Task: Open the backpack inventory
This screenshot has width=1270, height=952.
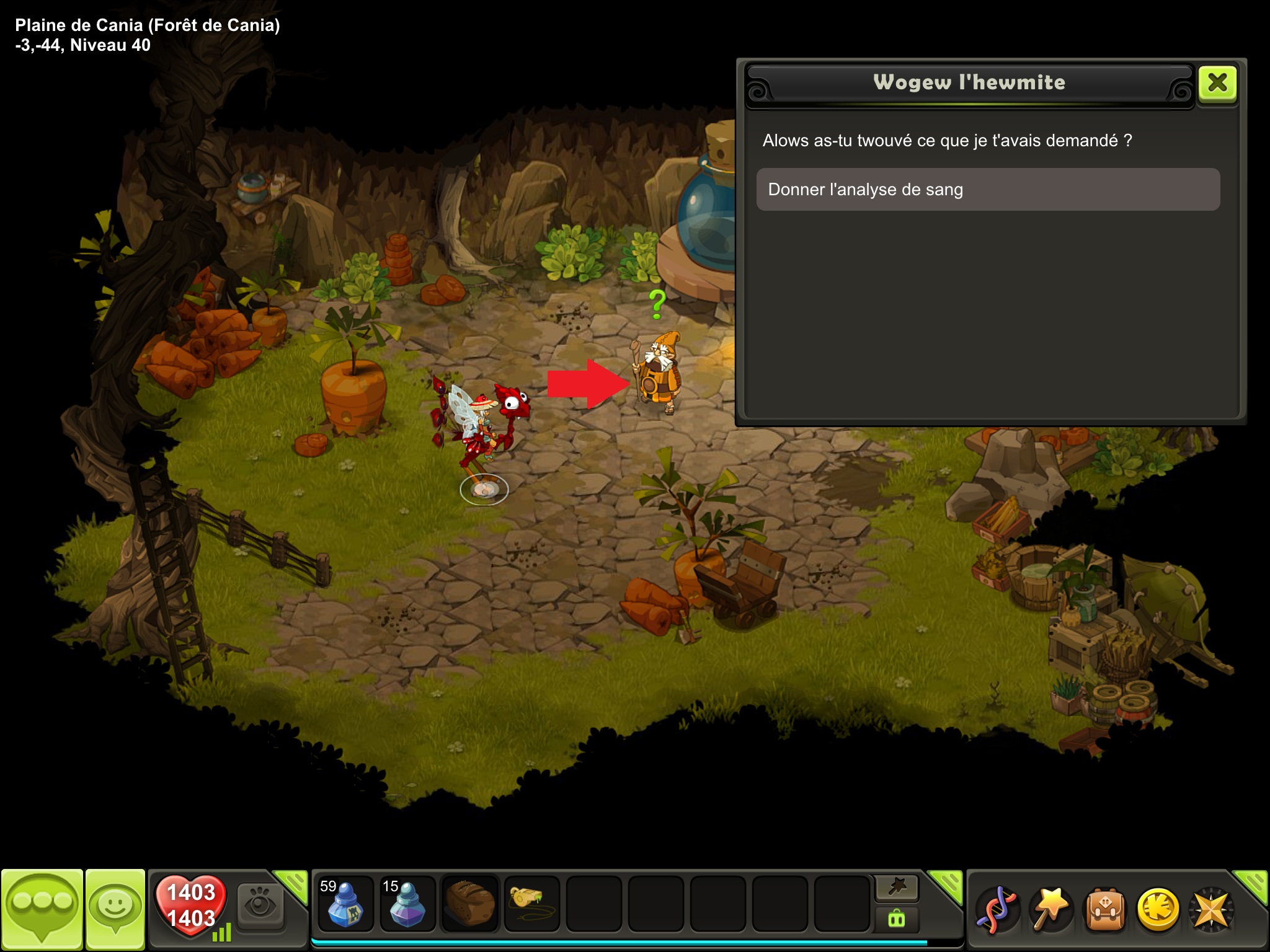Action: (1104, 910)
